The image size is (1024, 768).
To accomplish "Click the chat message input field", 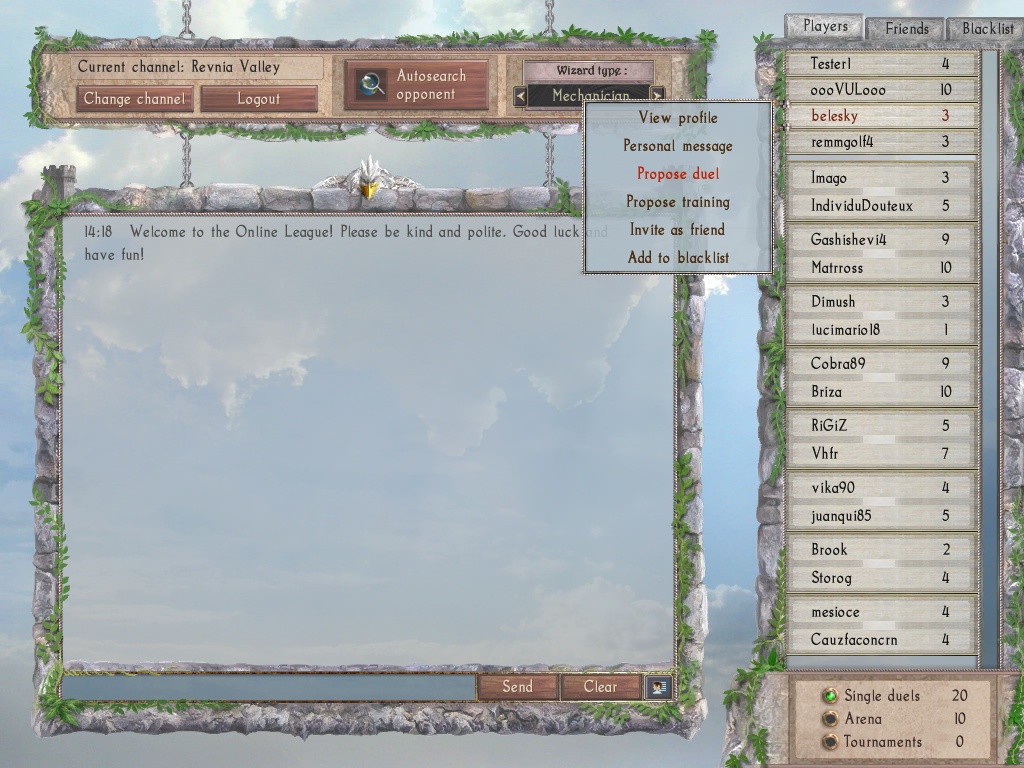I will (269, 687).
